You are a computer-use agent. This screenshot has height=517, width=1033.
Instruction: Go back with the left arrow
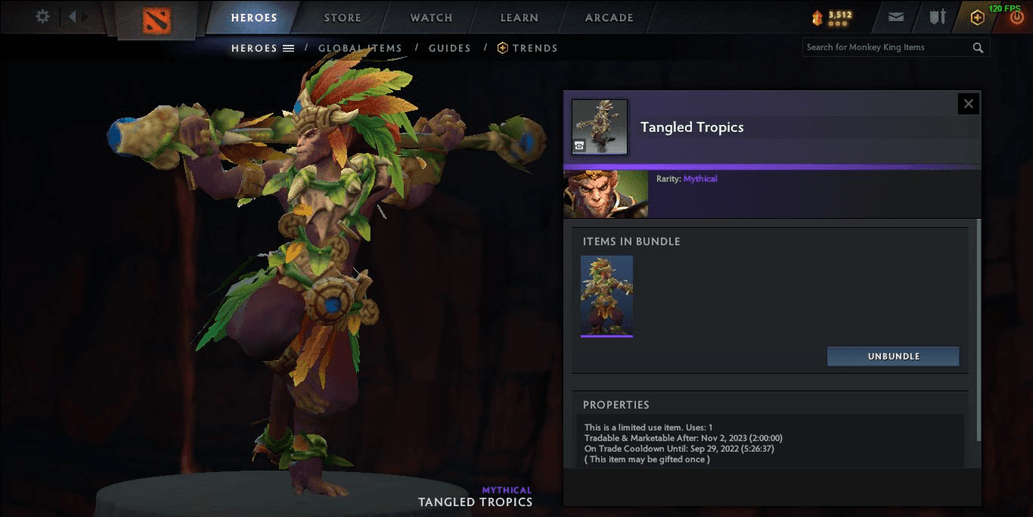click(x=72, y=17)
